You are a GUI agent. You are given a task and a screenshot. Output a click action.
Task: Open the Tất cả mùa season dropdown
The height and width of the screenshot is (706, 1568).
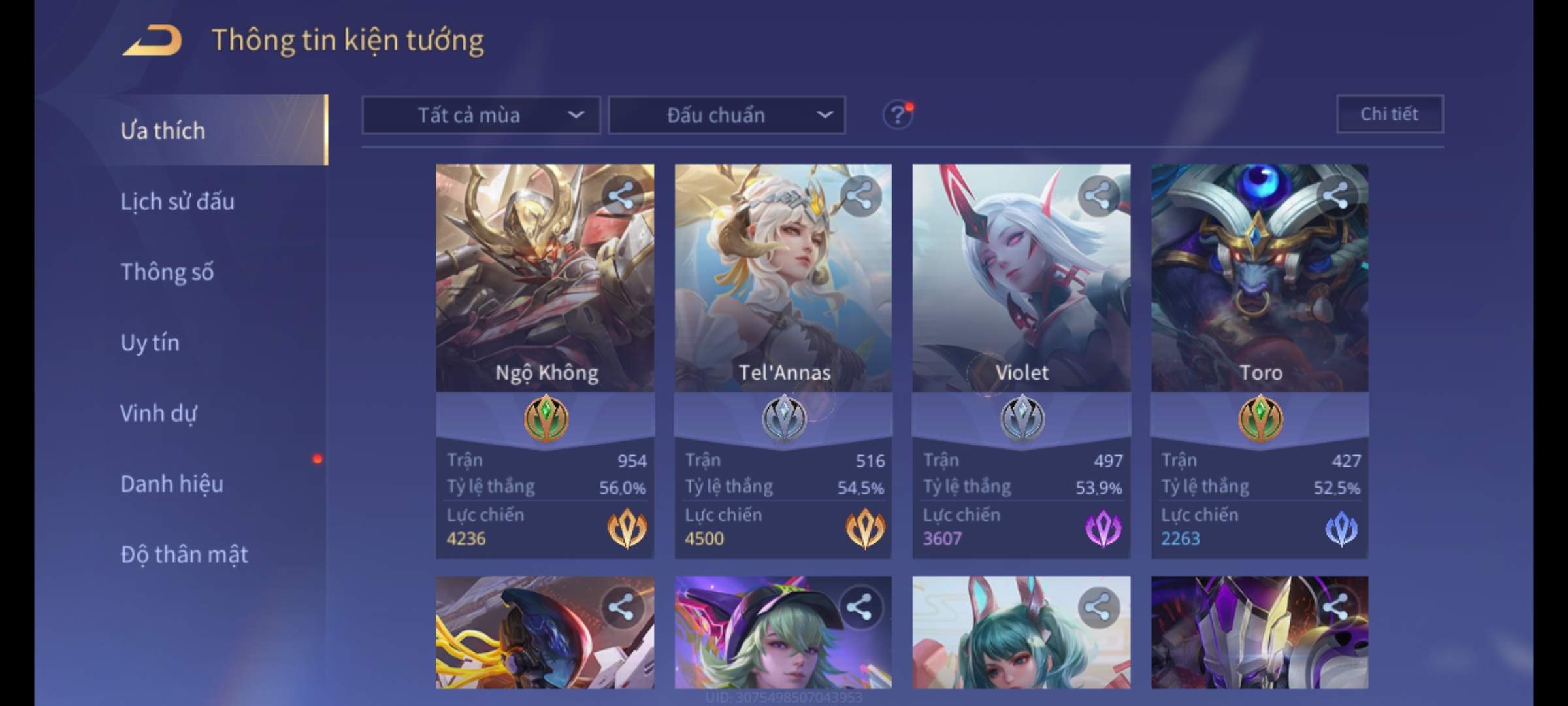pyautogui.click(x=481, y=116)
